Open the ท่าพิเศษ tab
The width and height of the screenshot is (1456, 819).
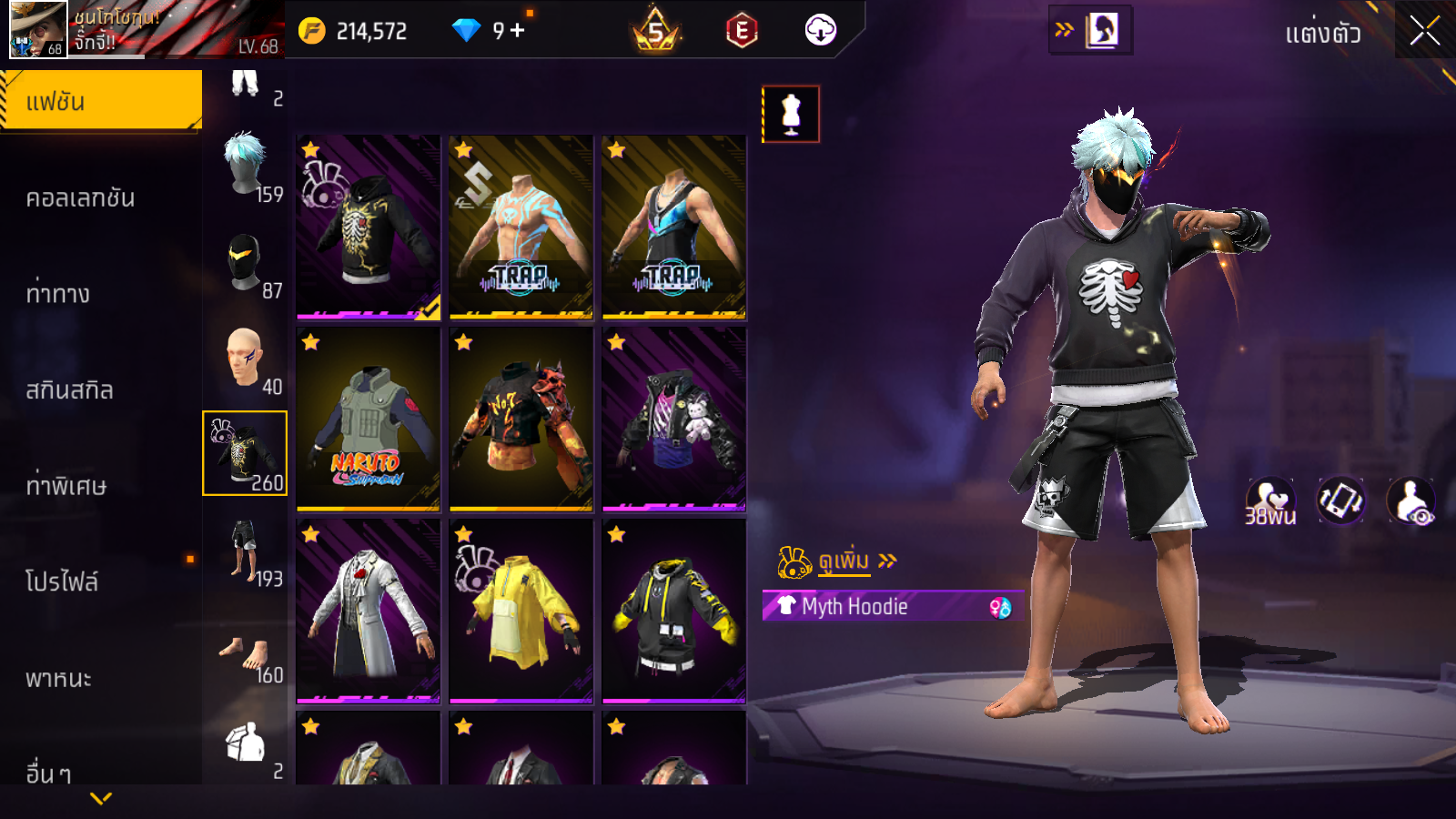[66, 485]
